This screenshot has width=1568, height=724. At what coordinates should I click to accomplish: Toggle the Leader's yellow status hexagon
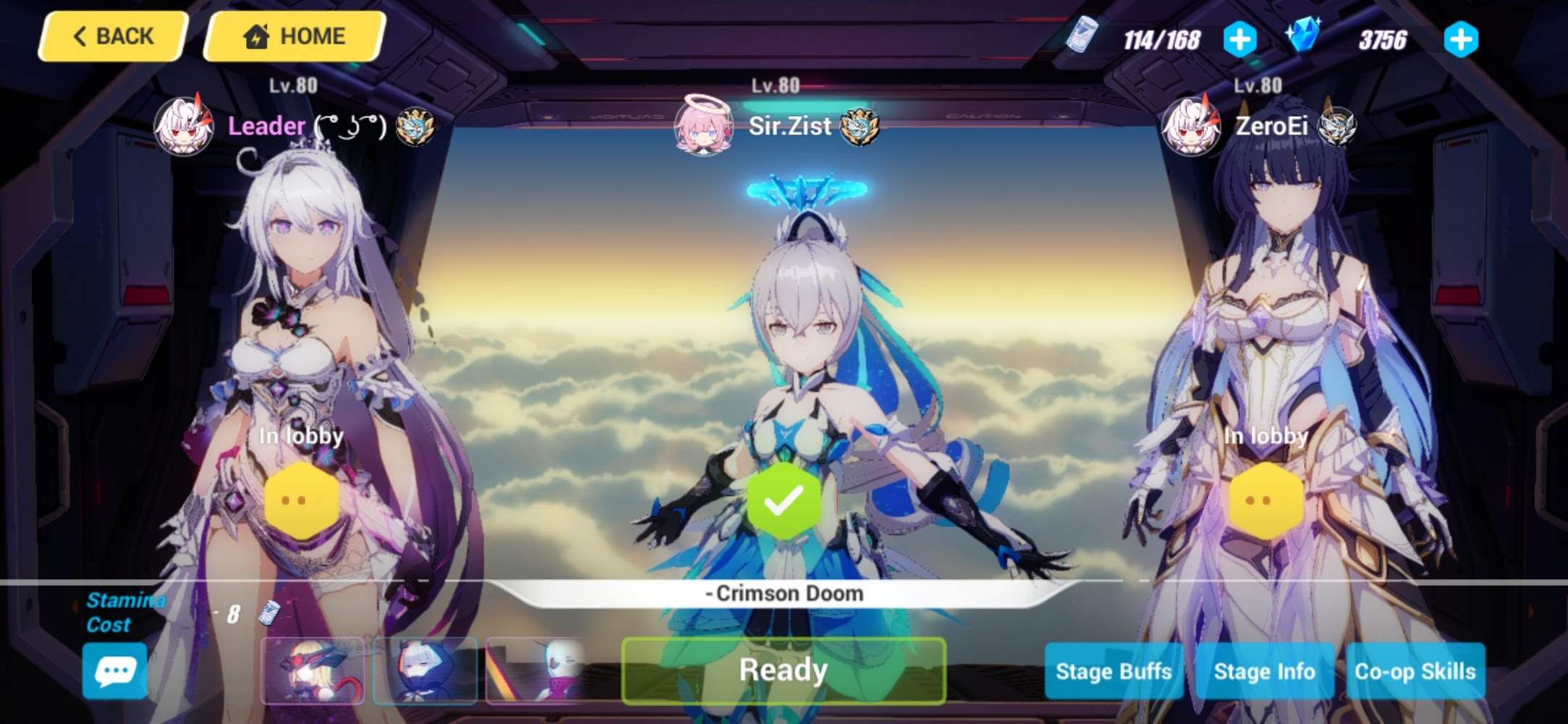click(302, 500)
